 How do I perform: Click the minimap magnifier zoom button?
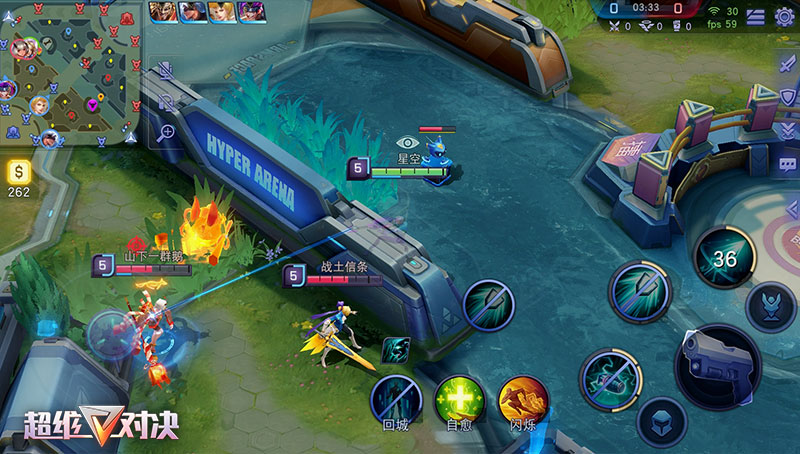pos(166,131)
